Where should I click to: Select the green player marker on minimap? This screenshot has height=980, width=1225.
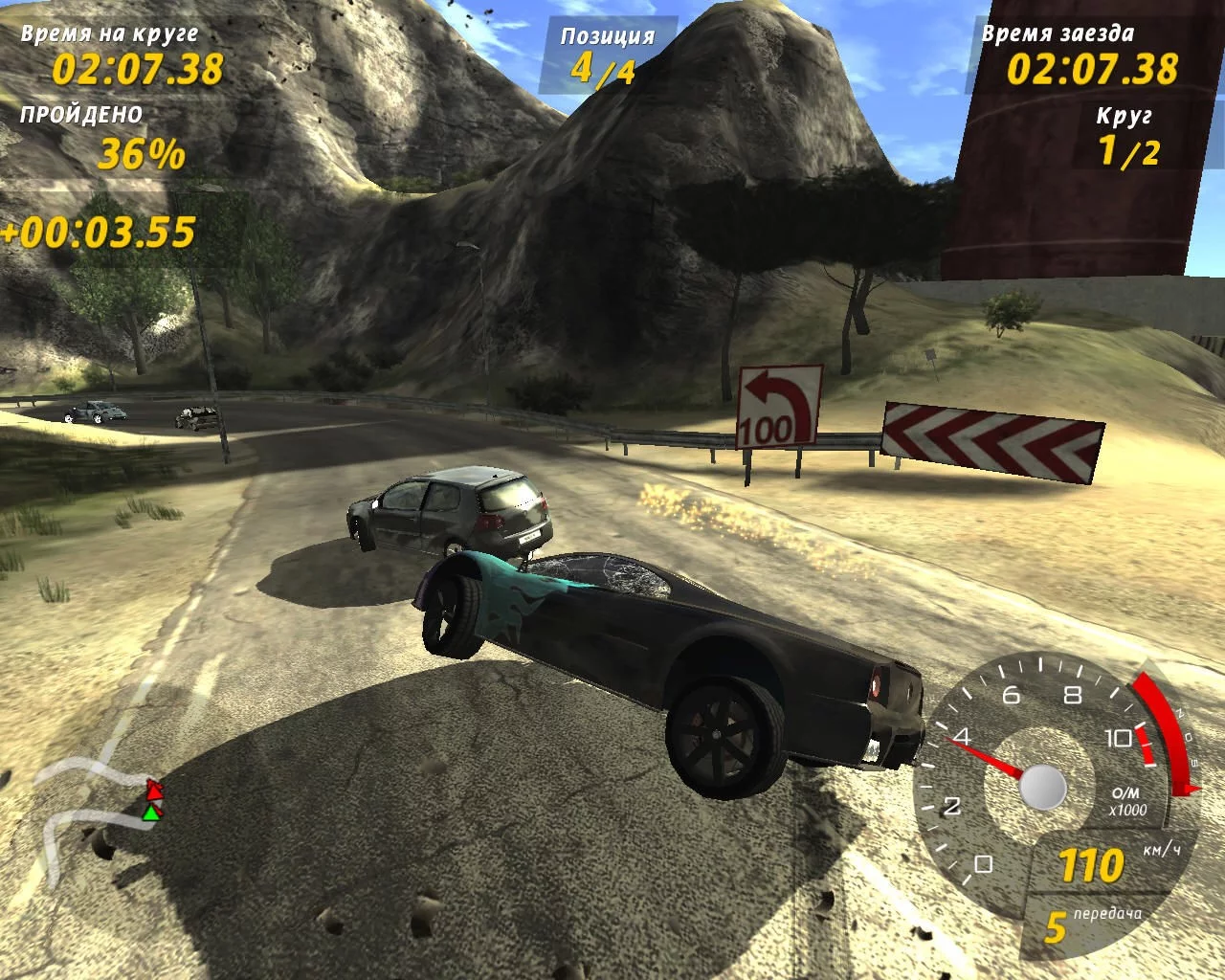(x=150, y=813)
